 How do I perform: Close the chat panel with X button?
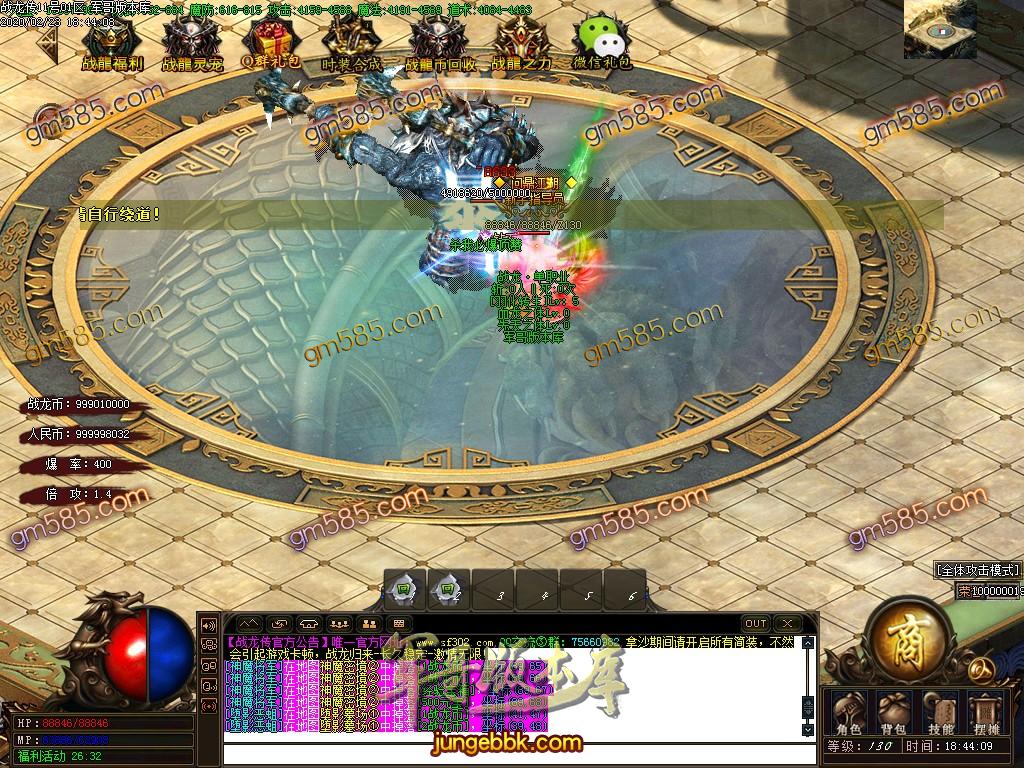tap(787, 623)
